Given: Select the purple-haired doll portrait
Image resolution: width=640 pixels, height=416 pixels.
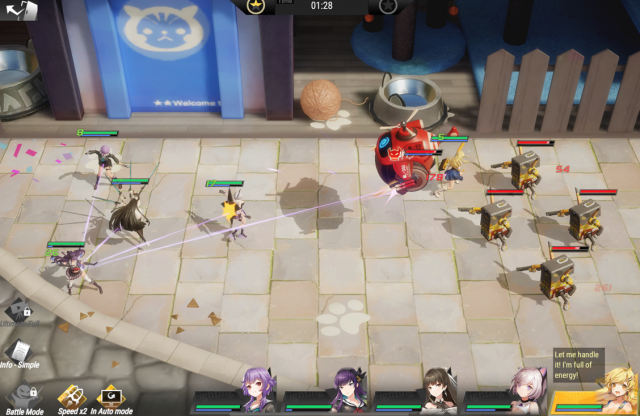Looking at the screenshot, I should [255, 391].
